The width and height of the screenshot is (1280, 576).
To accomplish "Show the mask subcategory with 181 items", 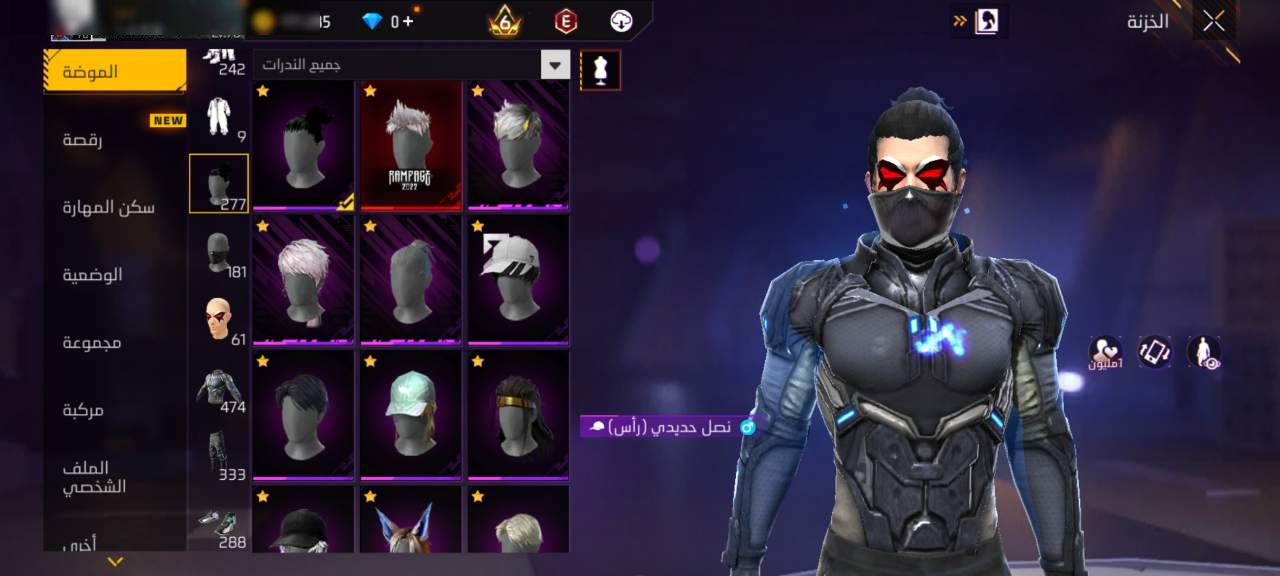I will (219, 253).
